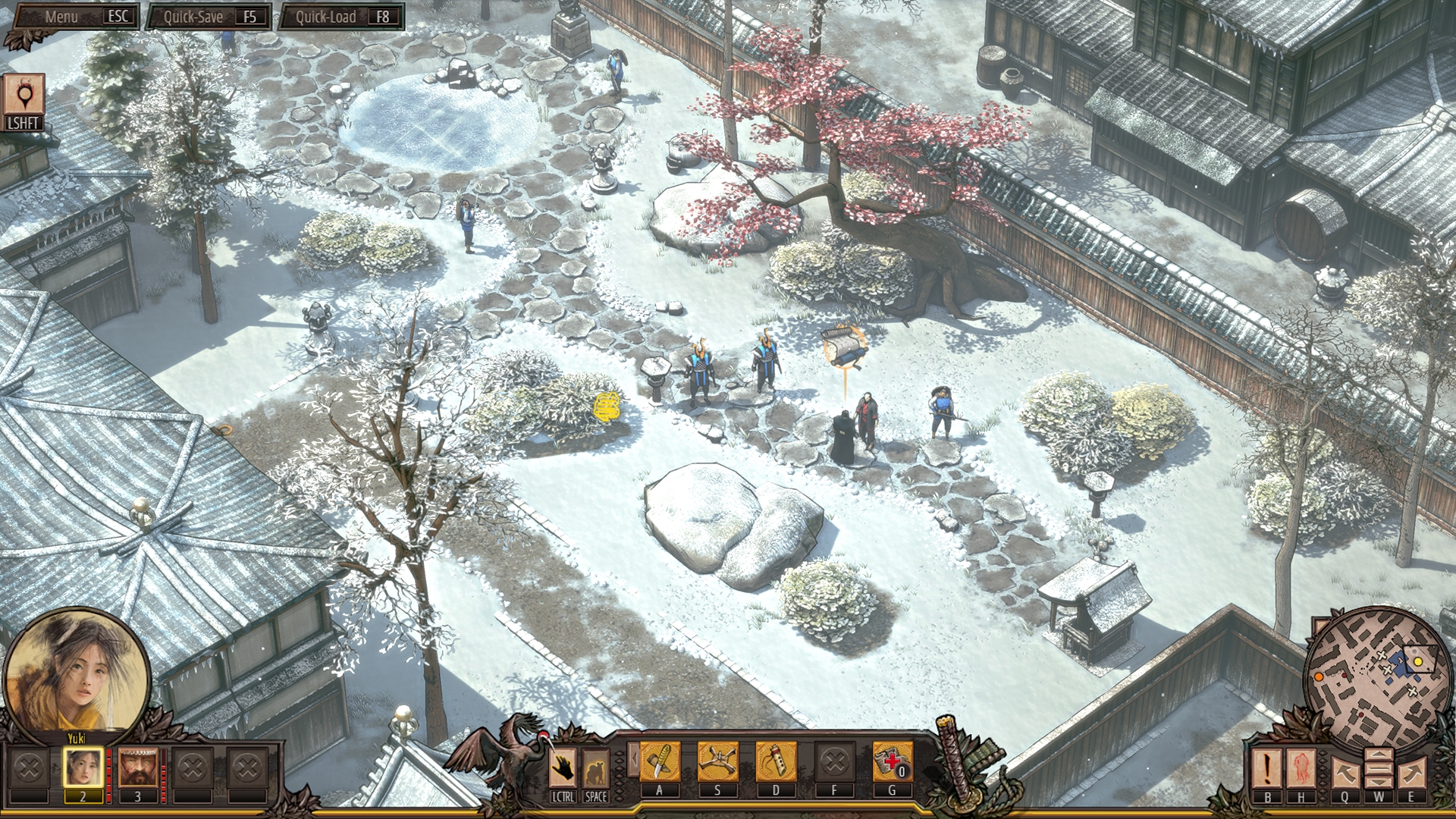Image resolution: width=1456 pixels, height=819 pixels.
Task: Collapse the ability bar arrow
Action: tap(631, 760)
